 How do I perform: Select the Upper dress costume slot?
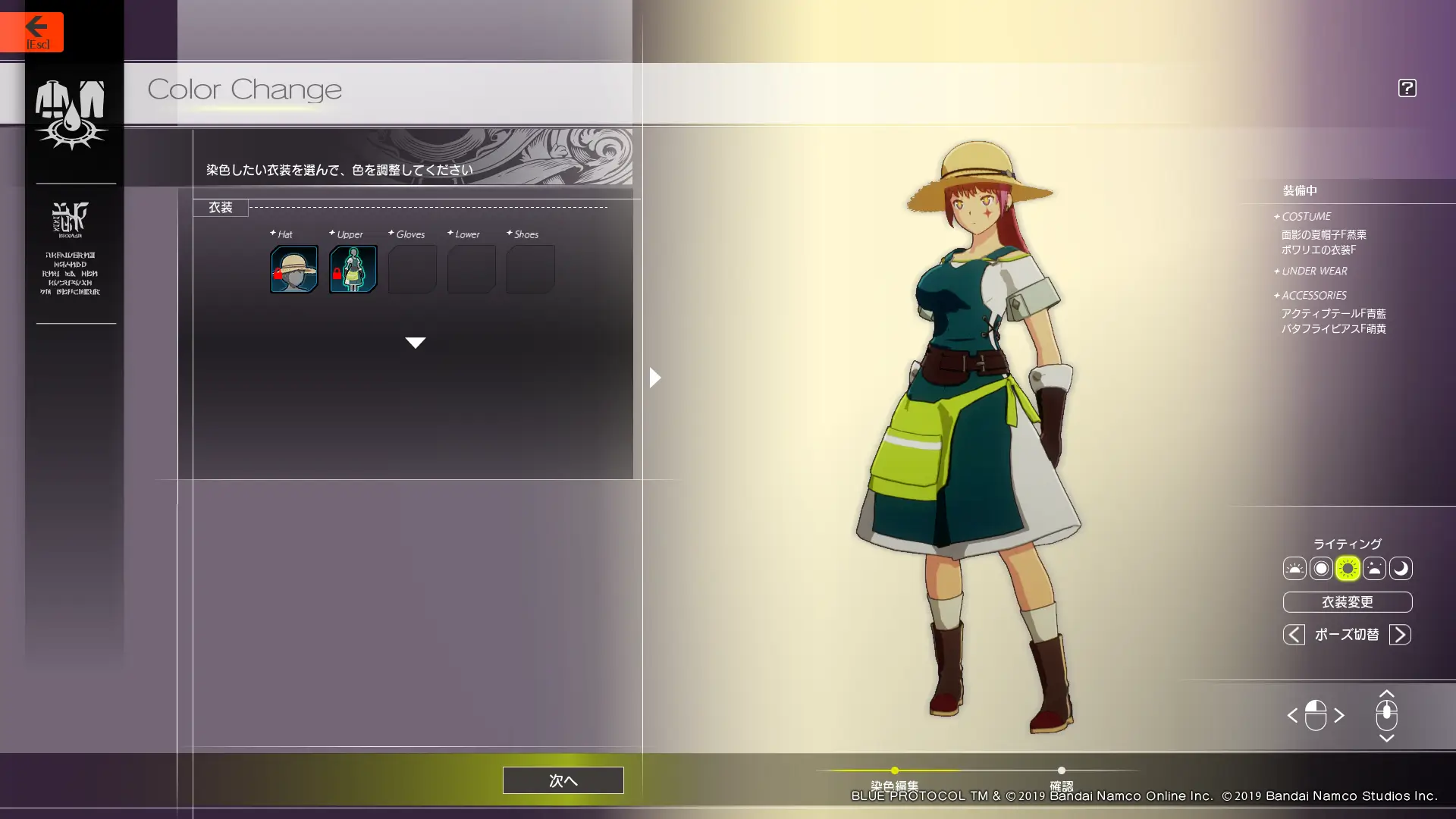(x=353, y=269)
